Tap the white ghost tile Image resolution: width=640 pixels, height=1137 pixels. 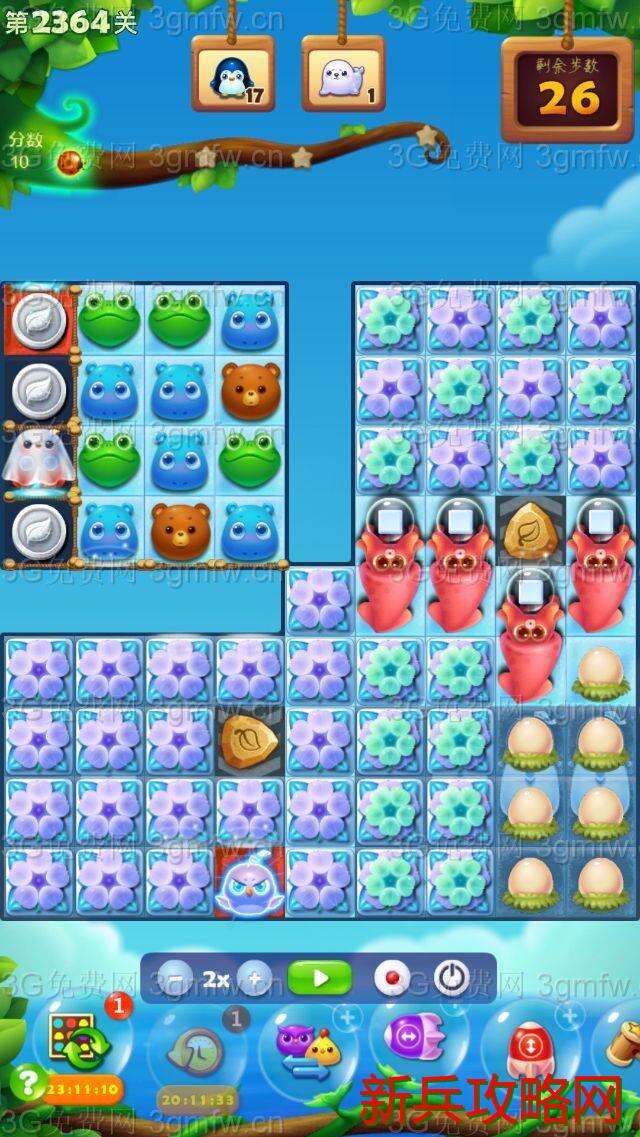tap(37, 460)
